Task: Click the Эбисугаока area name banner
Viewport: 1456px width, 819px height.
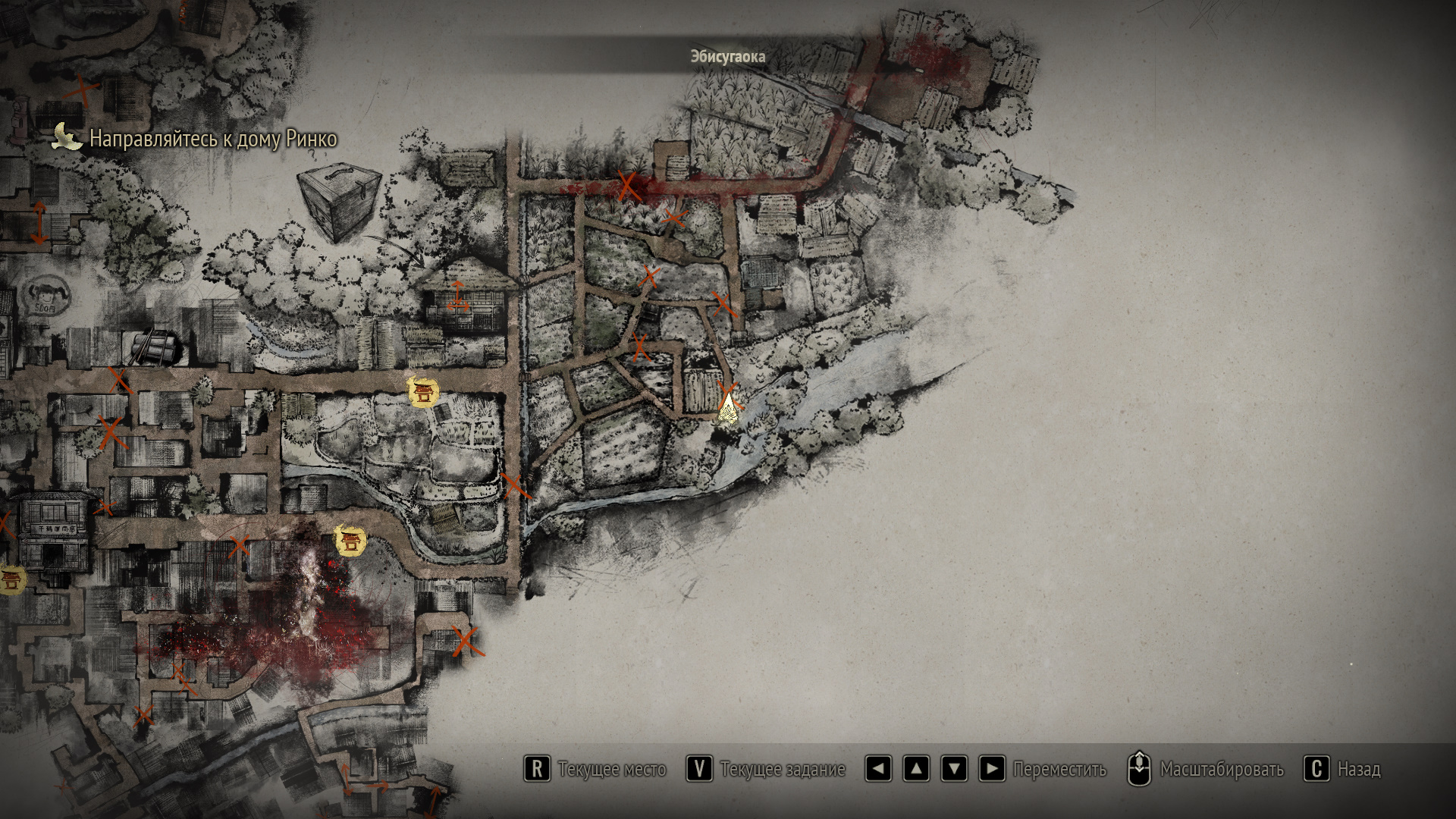Action: 727,57
